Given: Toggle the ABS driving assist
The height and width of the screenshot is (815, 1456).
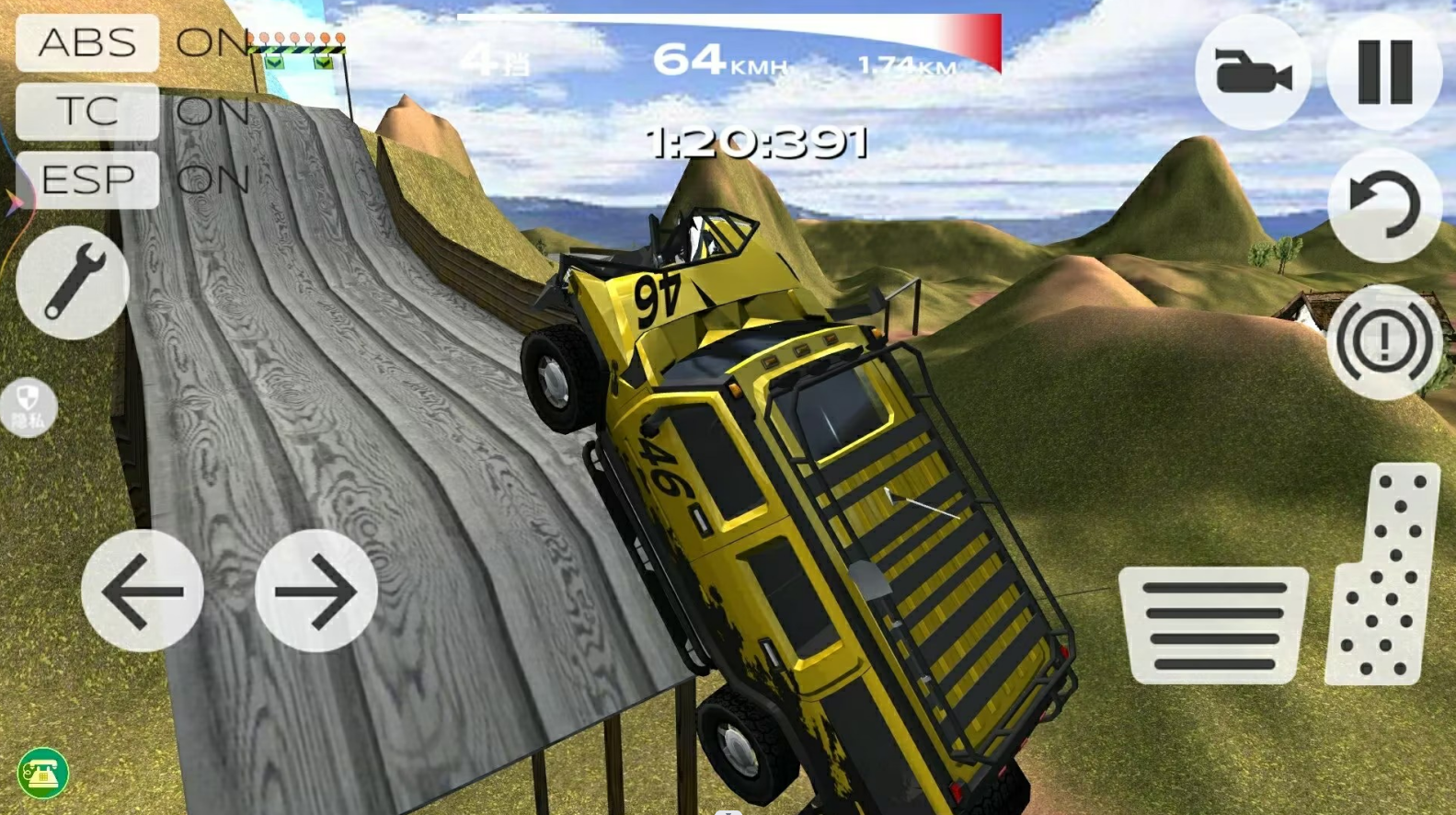Looking at the screenshot, I should (87, 42).
